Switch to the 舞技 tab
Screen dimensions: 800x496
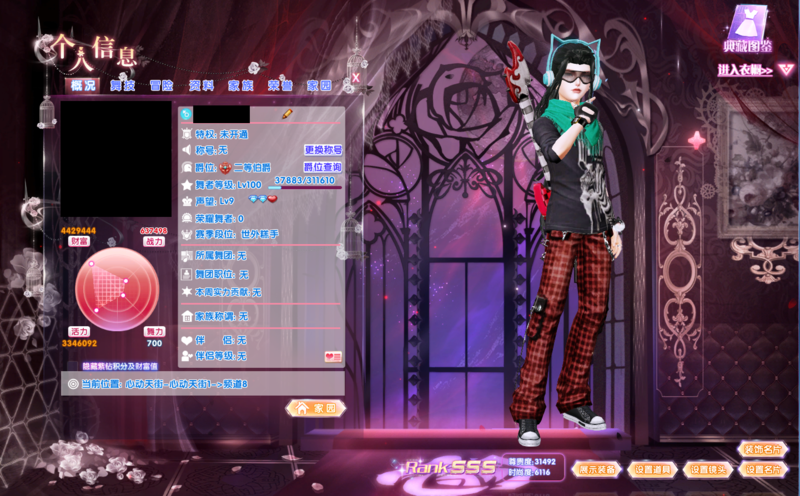tap(123, 86)
